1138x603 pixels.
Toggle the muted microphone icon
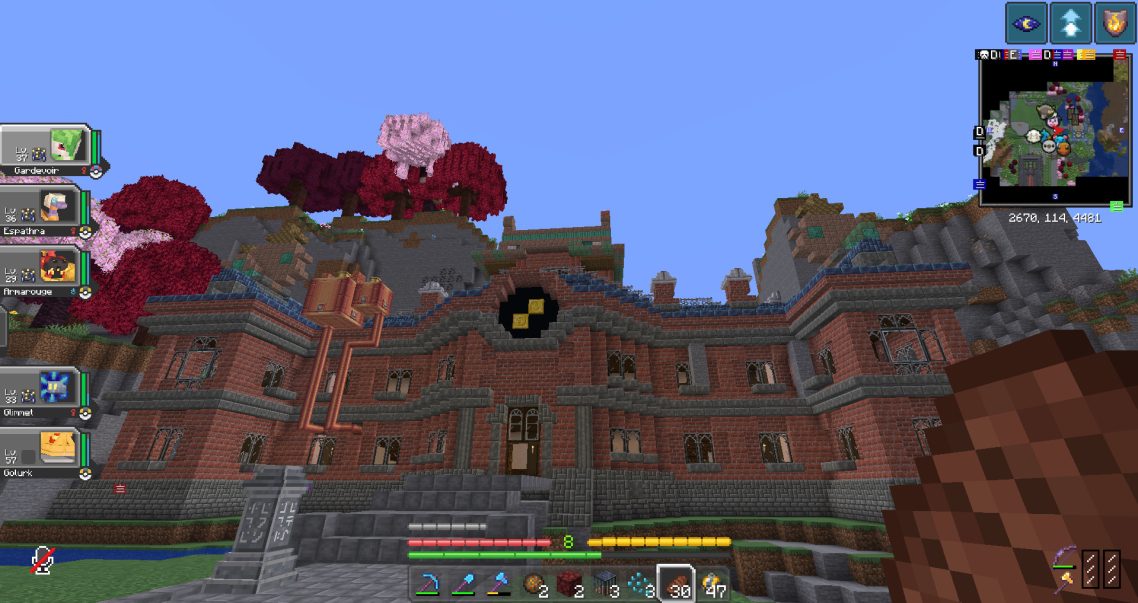41,560
